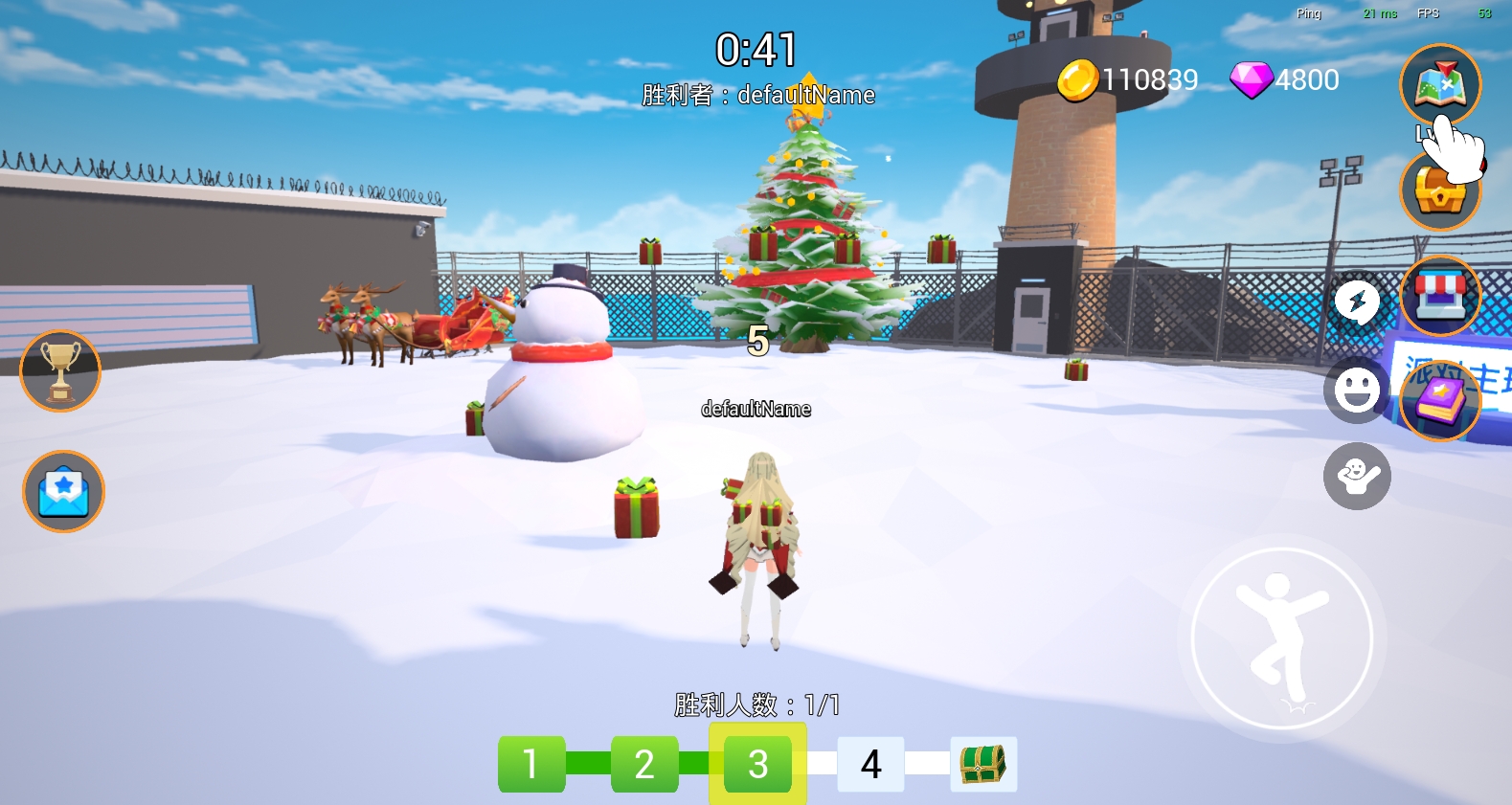Open the smiley face emote button
Image resolution: width=1512 pixels, height=805 pixels.
(x=1357, y=391)
